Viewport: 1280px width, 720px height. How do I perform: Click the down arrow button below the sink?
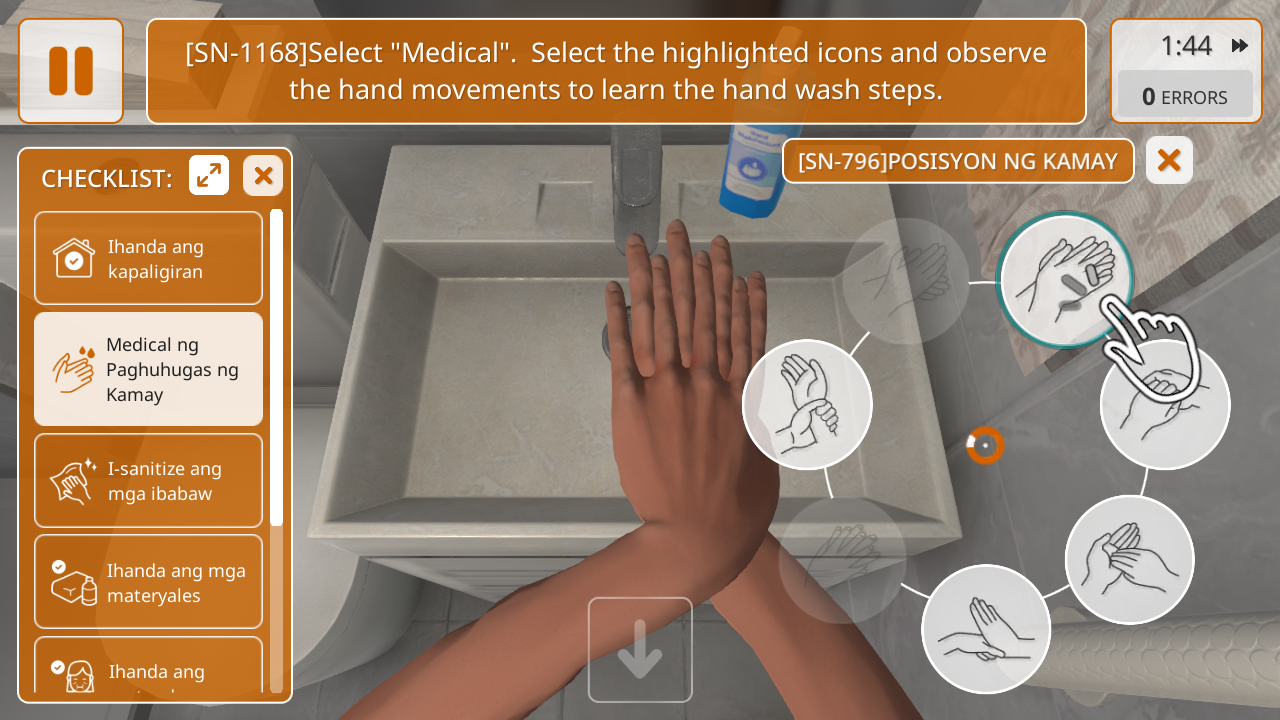tap(640, 650)
